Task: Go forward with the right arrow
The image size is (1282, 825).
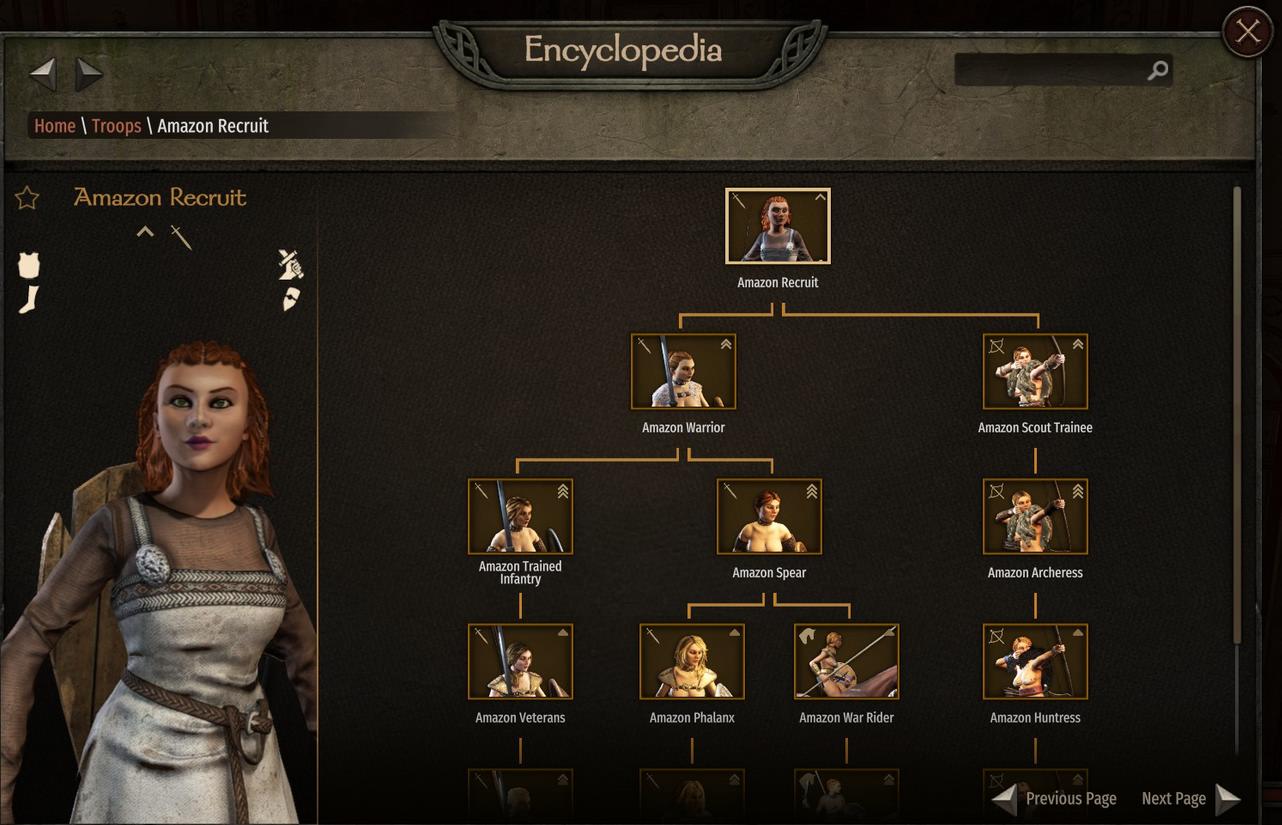Action: (x=89, y=72)
